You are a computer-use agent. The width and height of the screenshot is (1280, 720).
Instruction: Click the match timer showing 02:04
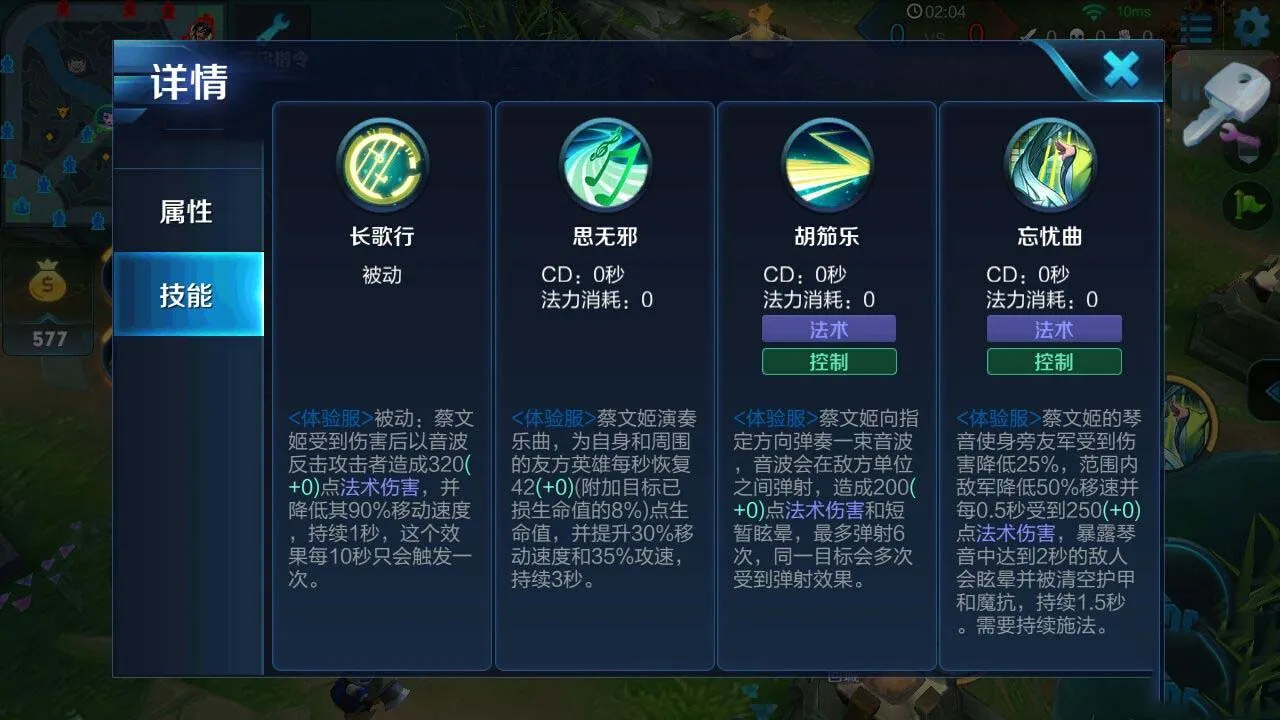(934, 12)
